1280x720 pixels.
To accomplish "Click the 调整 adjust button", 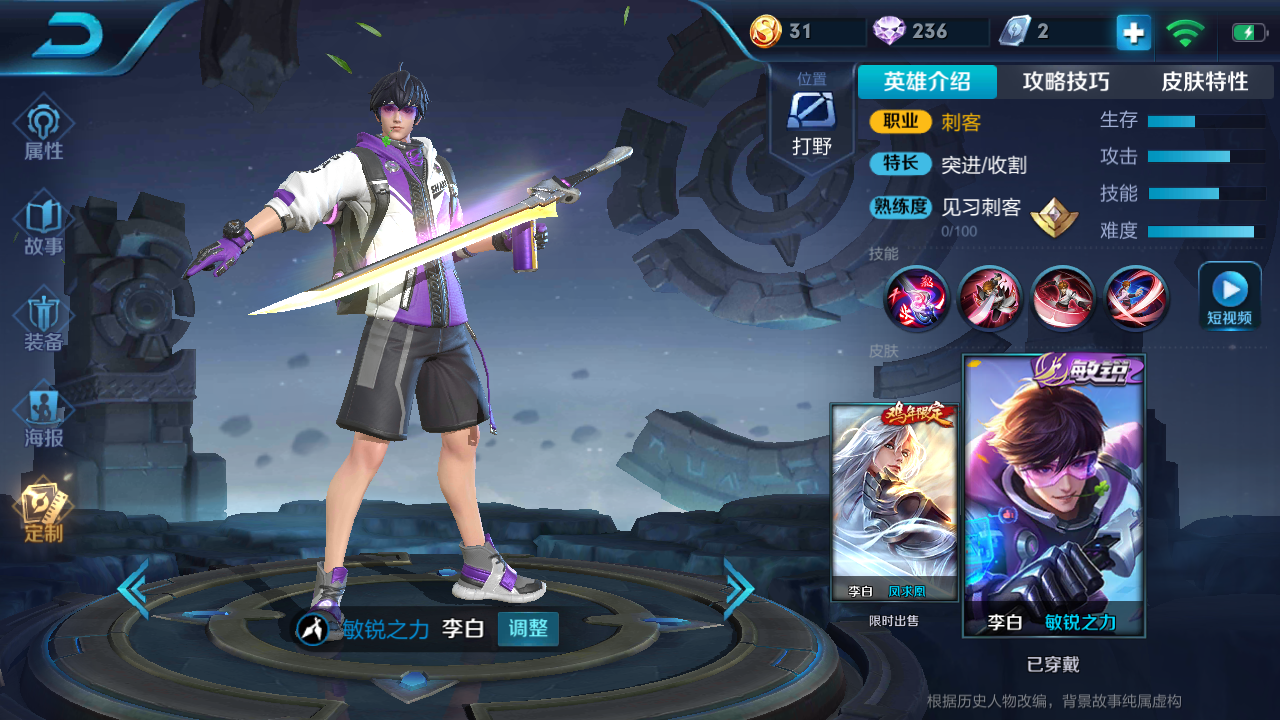I will pos(528,629).
